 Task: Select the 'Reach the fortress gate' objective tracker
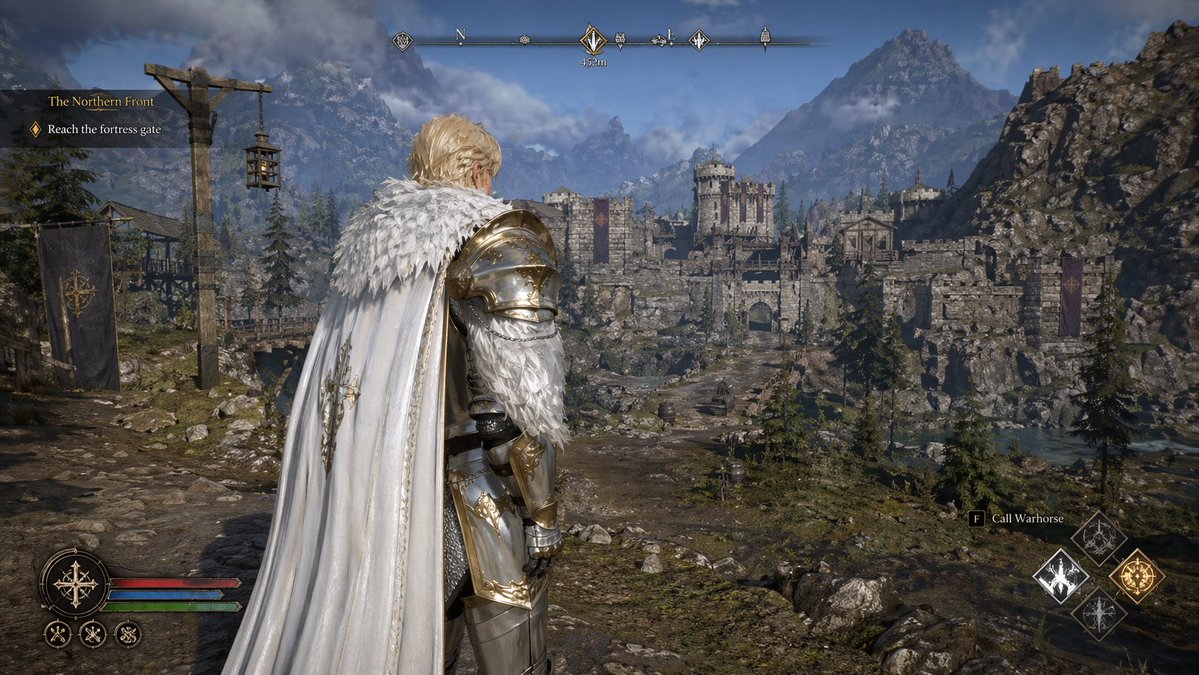[103, 129]
